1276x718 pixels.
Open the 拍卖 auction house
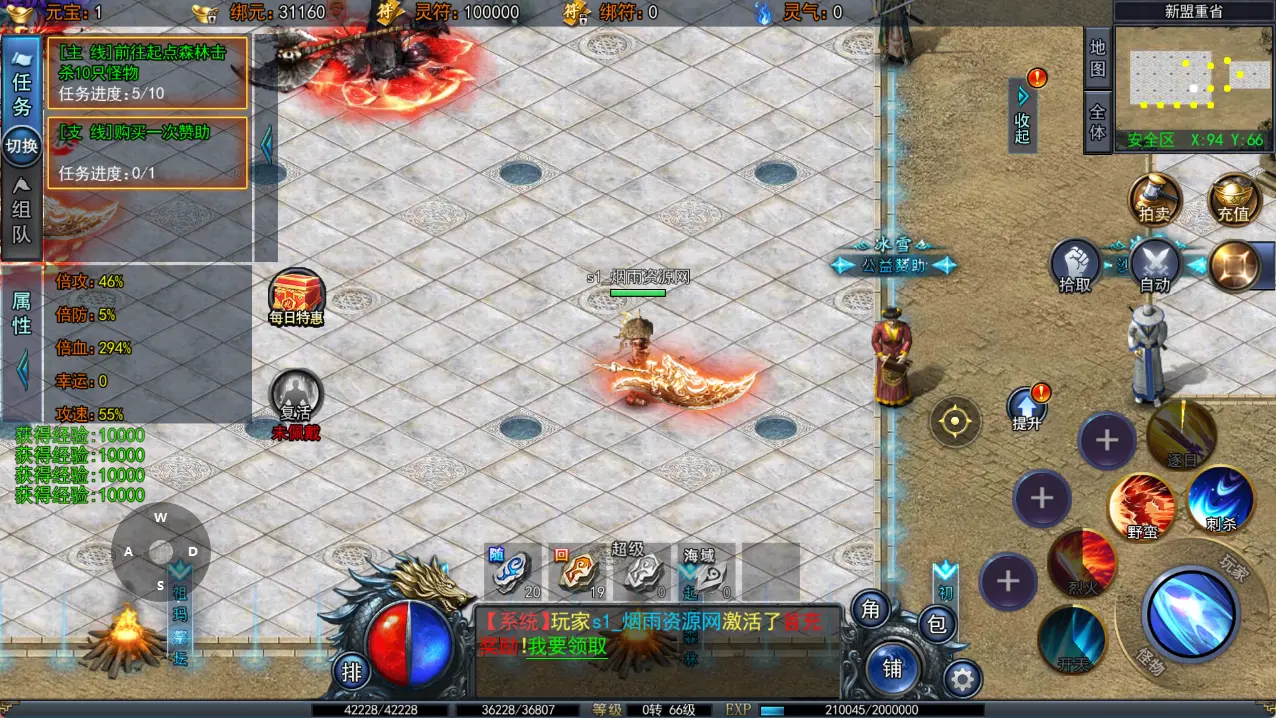tap(1155, 197)
